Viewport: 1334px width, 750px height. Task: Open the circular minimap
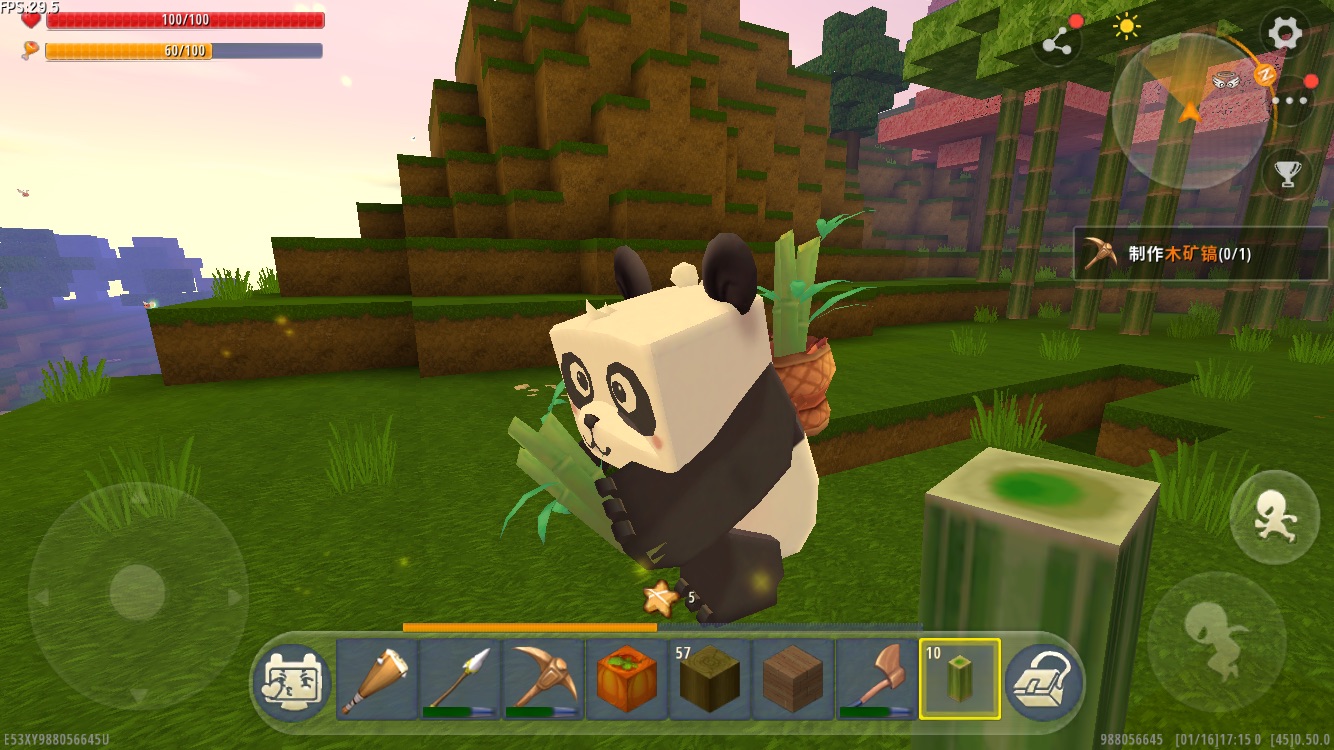pos(1190,110)
